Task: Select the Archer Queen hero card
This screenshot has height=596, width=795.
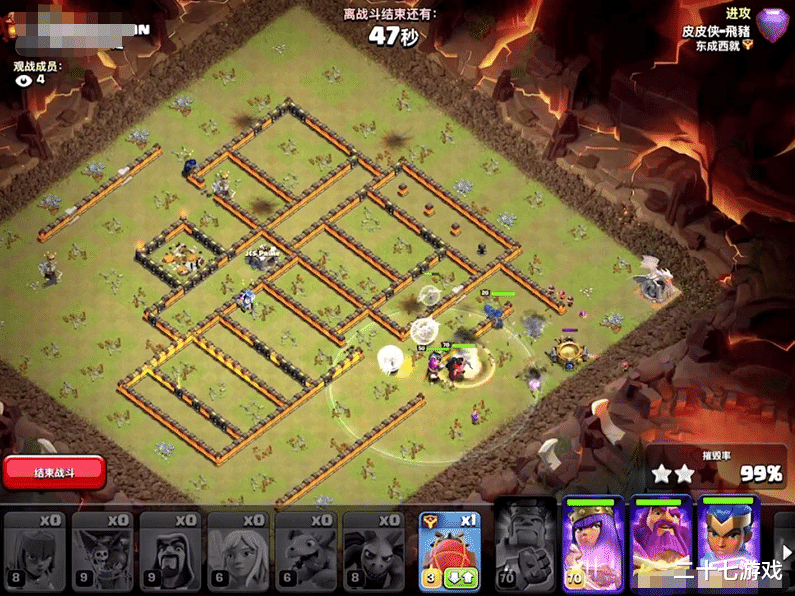Action: click(593, 545)
